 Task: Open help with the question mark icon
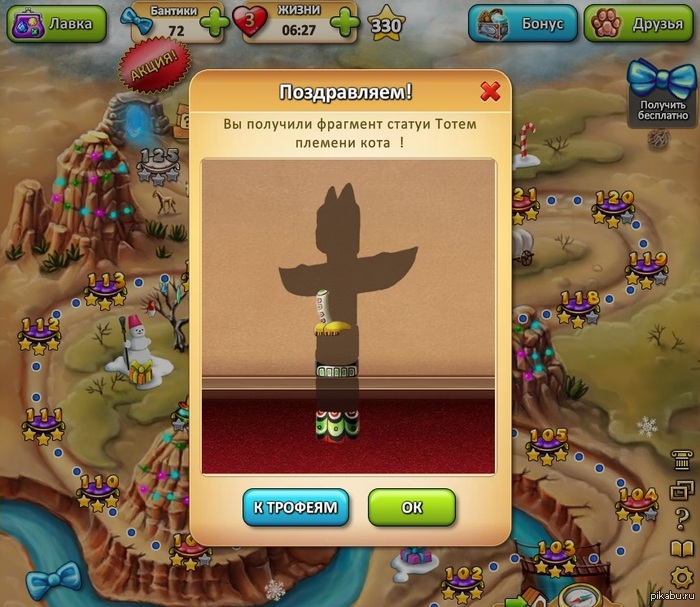click(681, 520)
